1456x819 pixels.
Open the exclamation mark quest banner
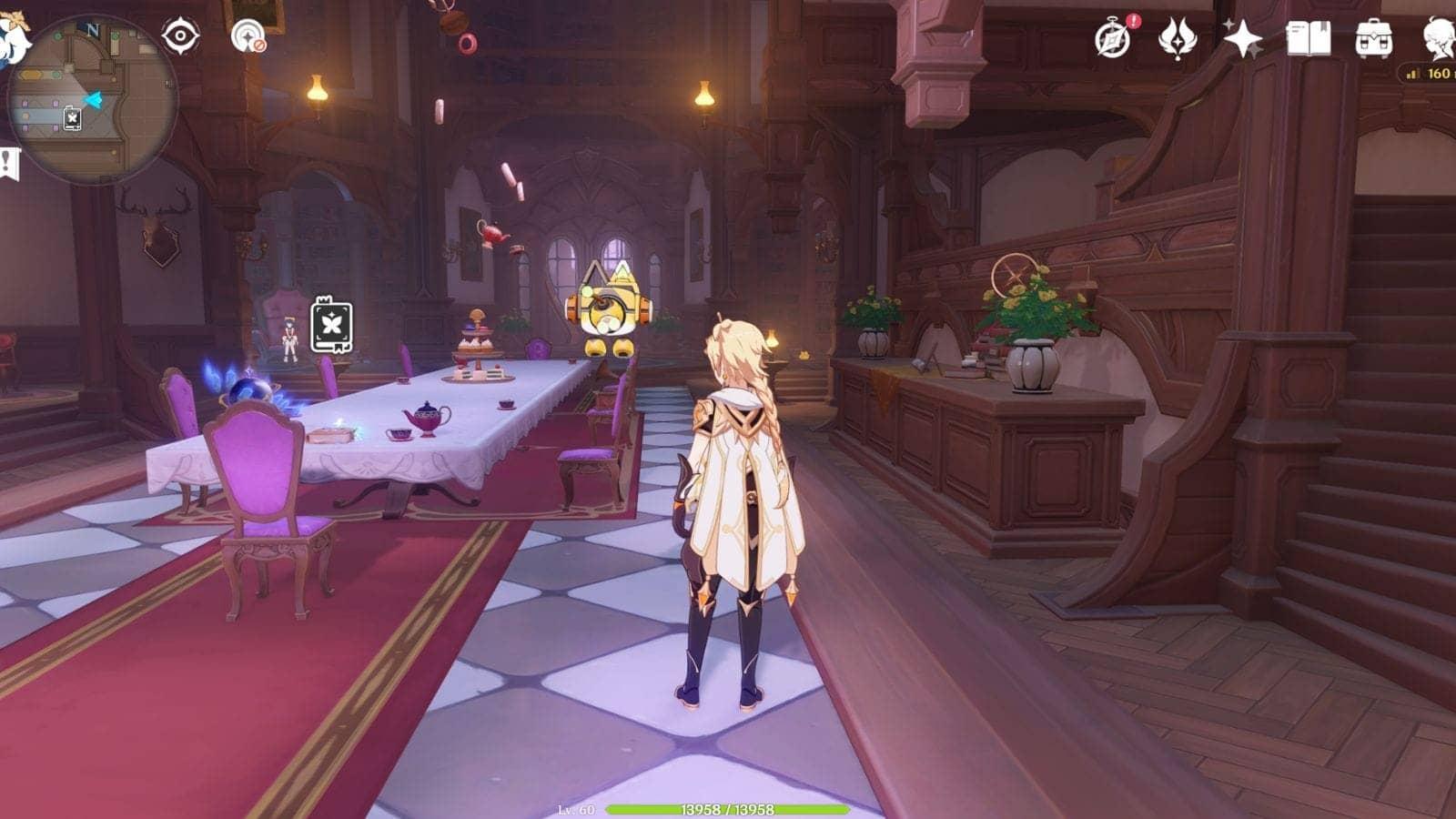pyautogui.click(x=9, y=164)
